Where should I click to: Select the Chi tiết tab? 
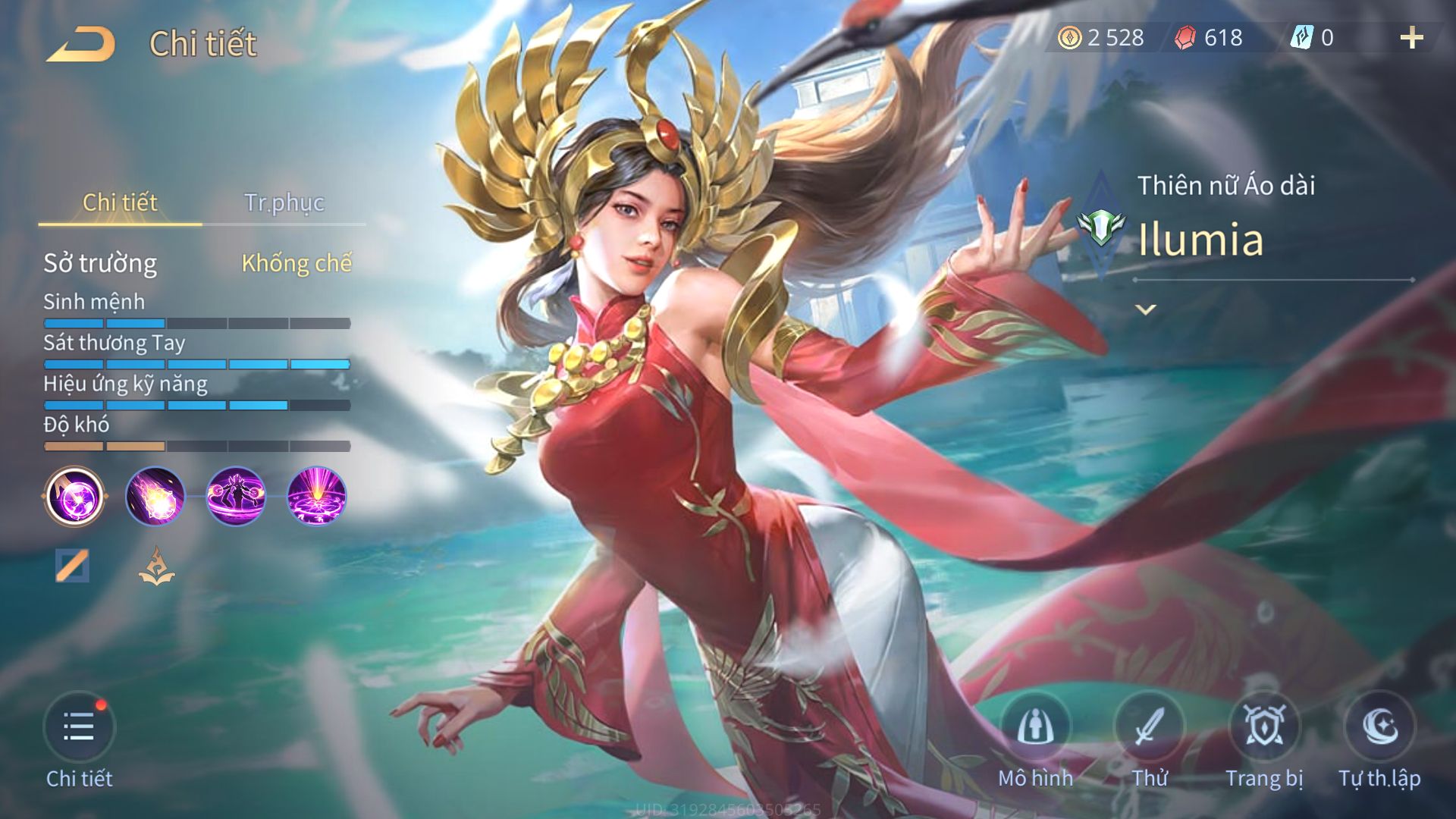pos(120,202)
